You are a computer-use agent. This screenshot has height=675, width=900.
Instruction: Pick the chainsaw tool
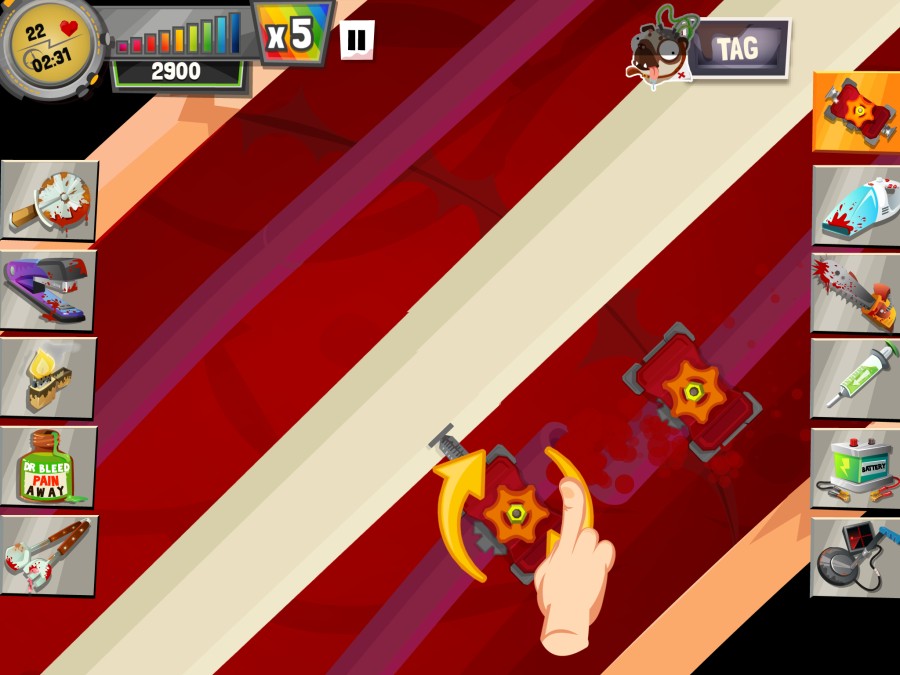tap(855, 293)
